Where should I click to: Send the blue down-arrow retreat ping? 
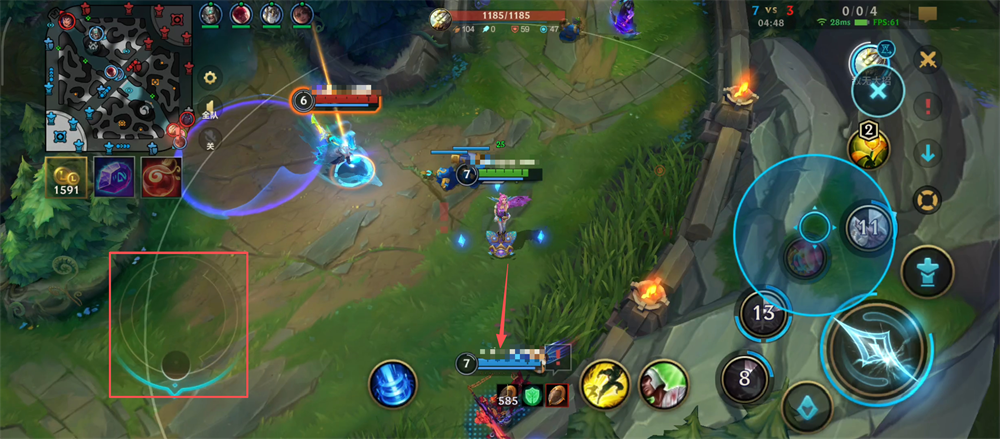tap(928, 153)
